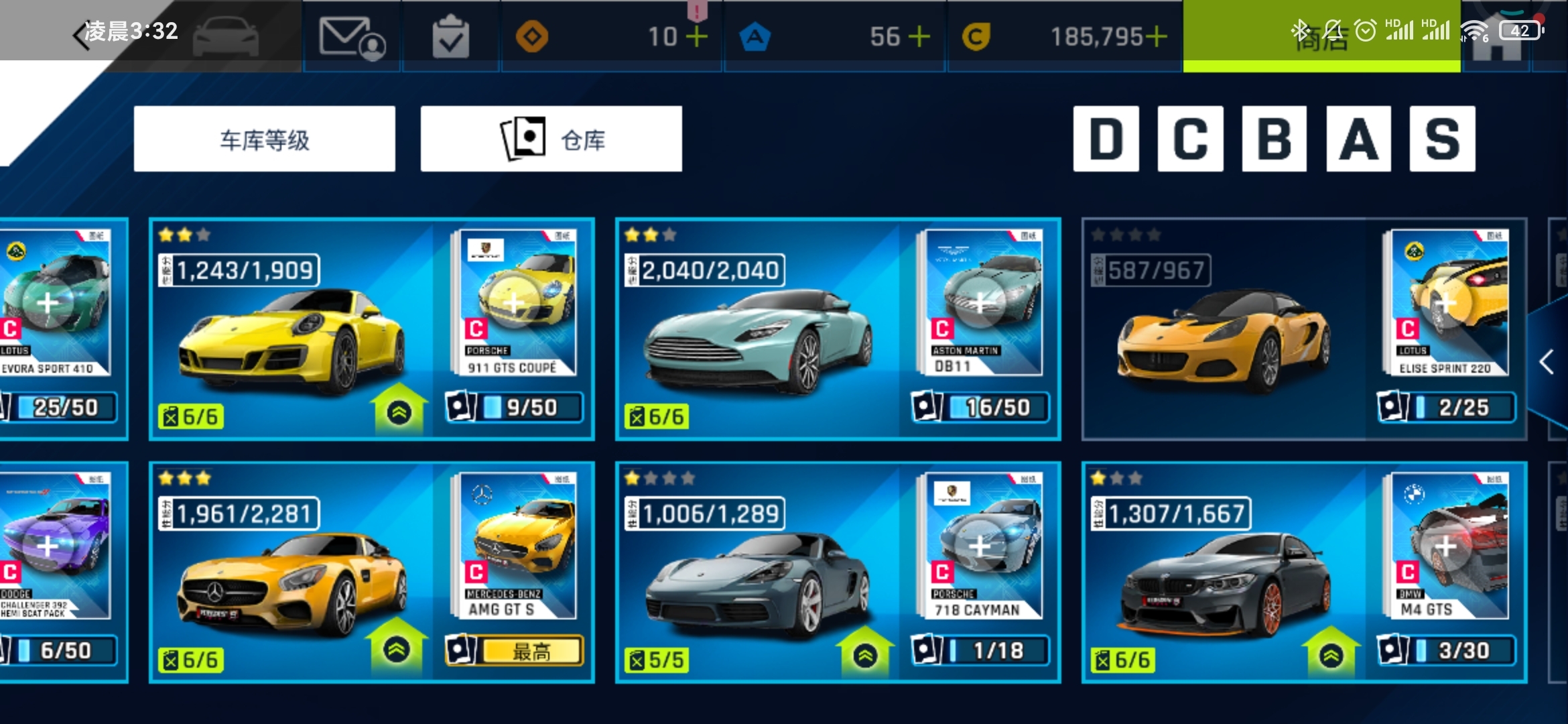
Task: Open the 车库等级 garage level button
Action: tap(264, 139)
